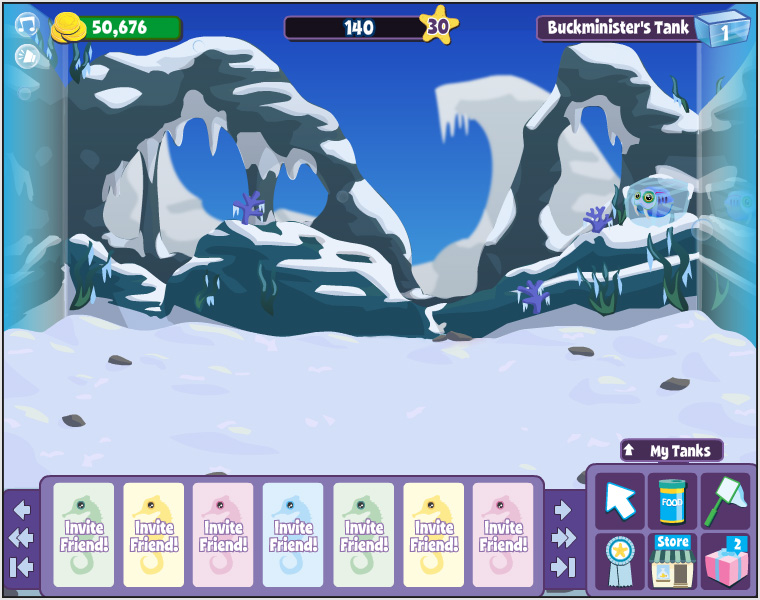Image resolution: width=760 pixels, height=600 pixels.
Task: Toggle the sound effects speaker button
Action: point(26,56)
